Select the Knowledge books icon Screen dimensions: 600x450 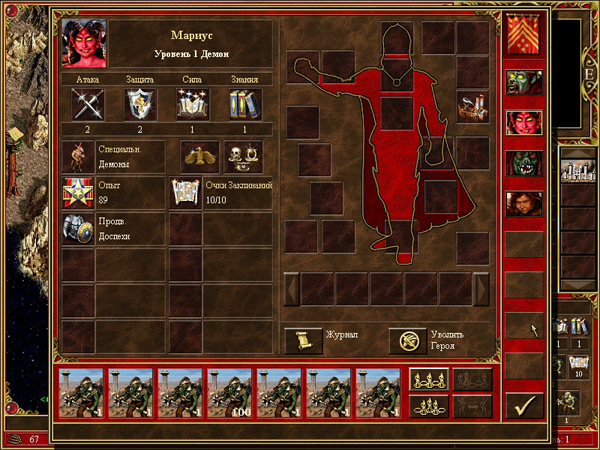(246, 103)
